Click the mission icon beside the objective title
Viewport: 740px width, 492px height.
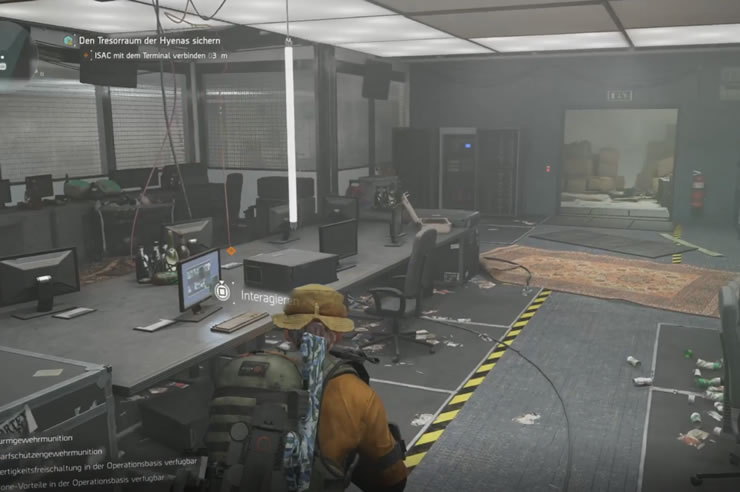tap(68, 41)
